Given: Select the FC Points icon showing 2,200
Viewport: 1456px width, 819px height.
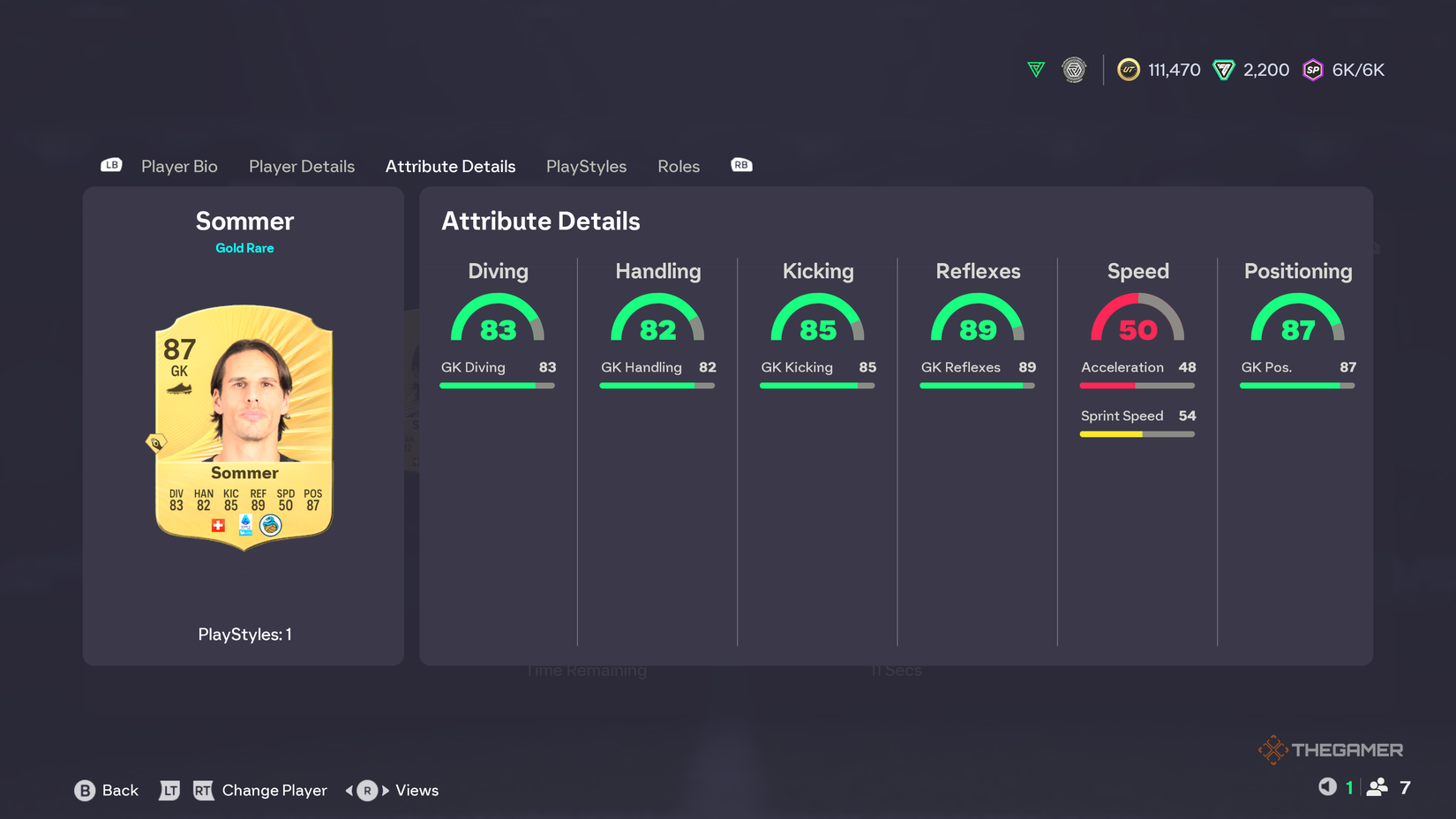Looking at the screenshot, I should tap(1225, 70).
